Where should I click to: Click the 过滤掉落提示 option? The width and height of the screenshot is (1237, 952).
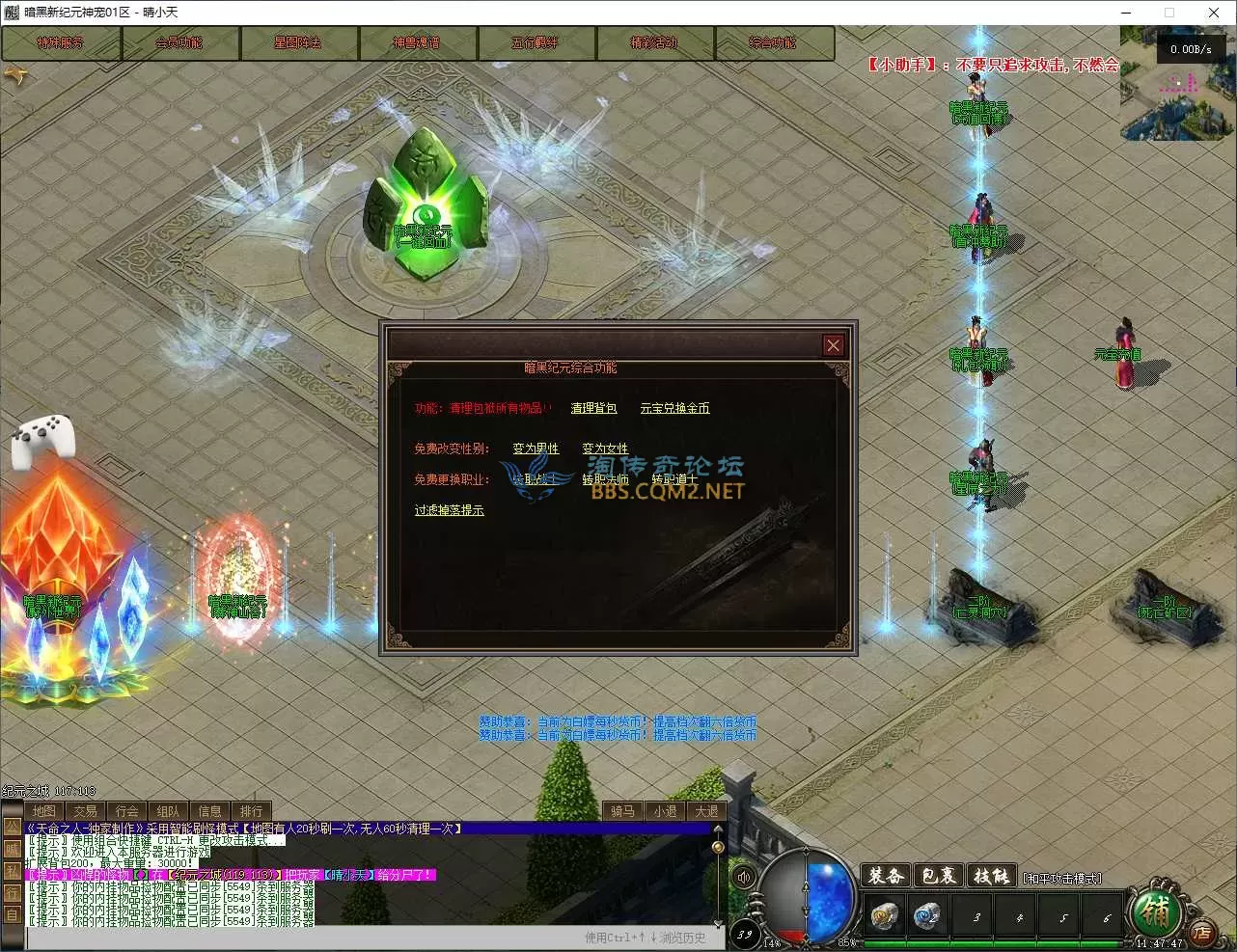[450, 510]
